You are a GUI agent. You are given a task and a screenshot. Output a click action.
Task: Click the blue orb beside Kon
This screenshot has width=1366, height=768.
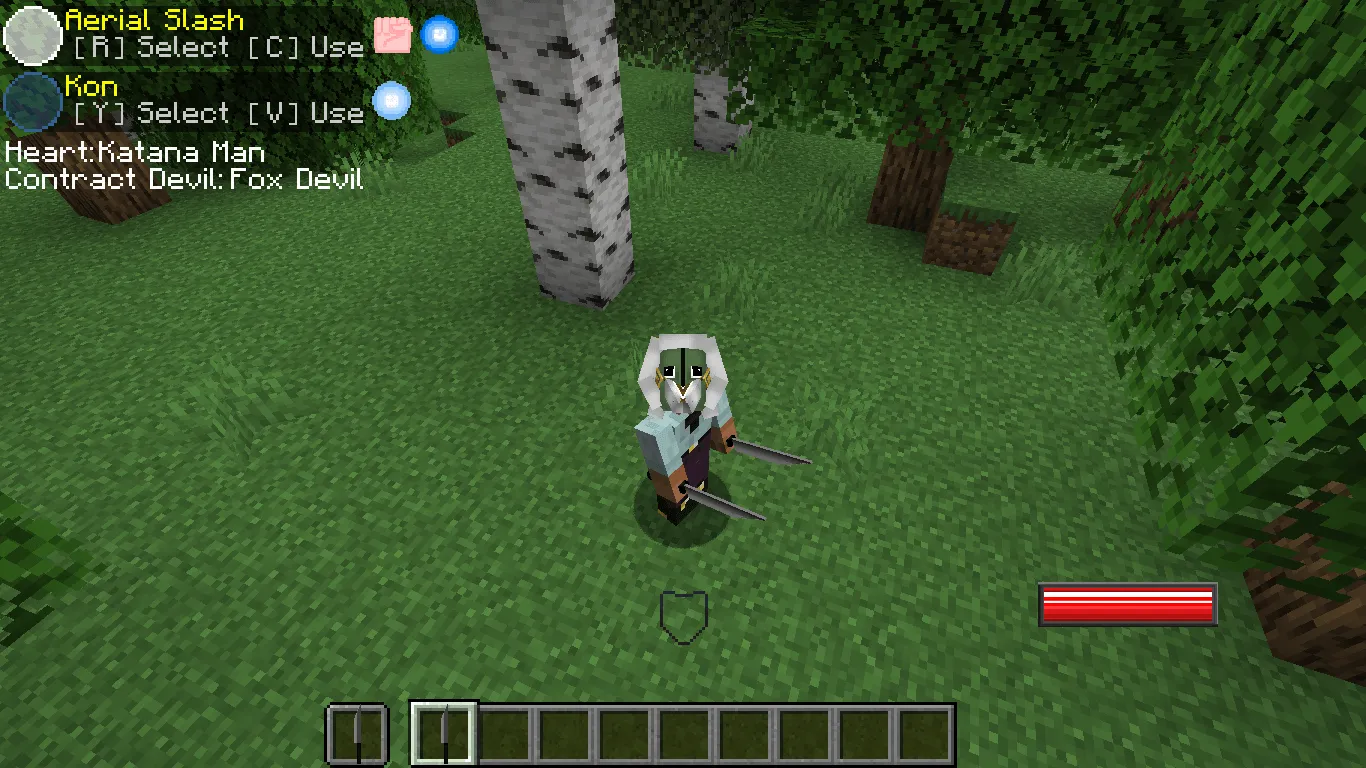click(391, 100)
